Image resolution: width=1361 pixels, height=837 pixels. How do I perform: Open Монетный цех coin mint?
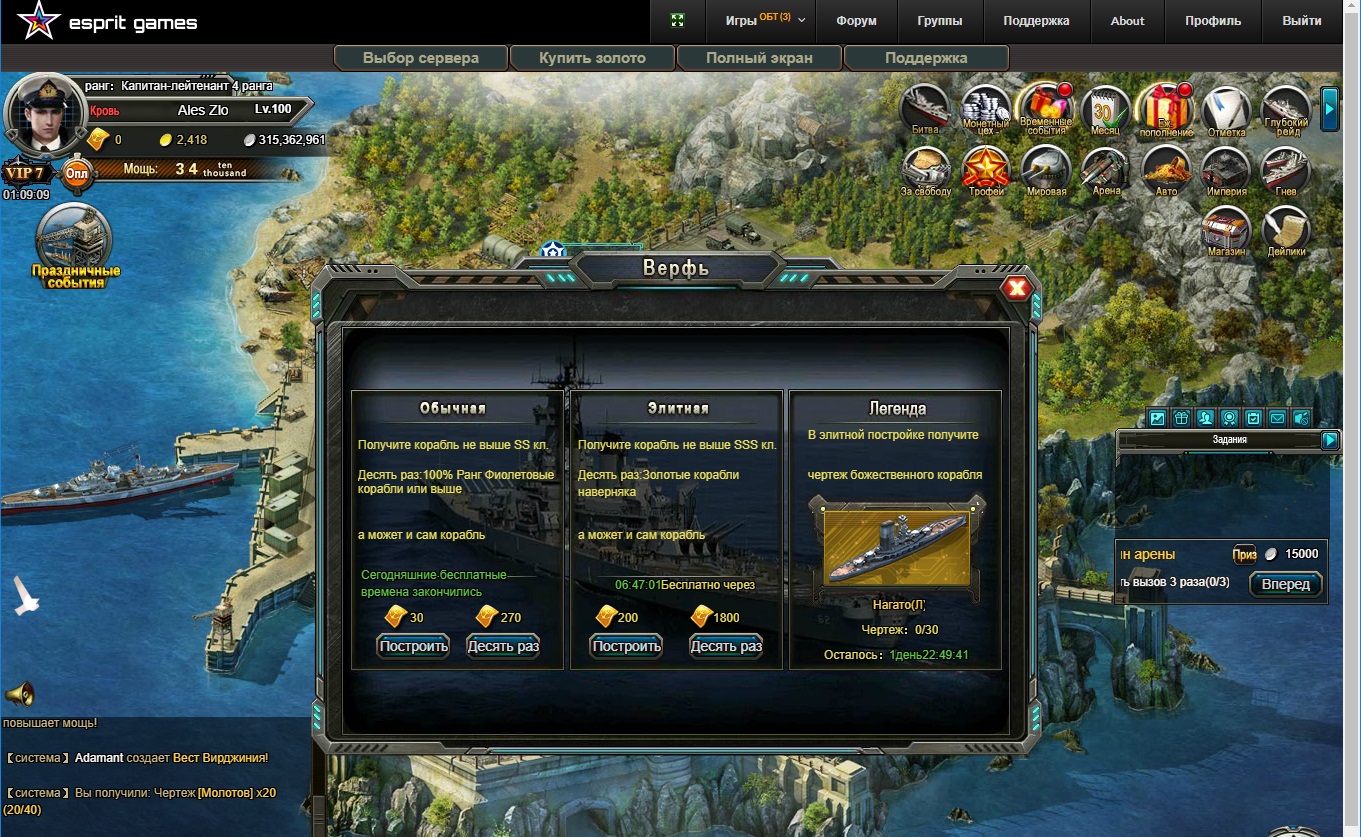985,108
